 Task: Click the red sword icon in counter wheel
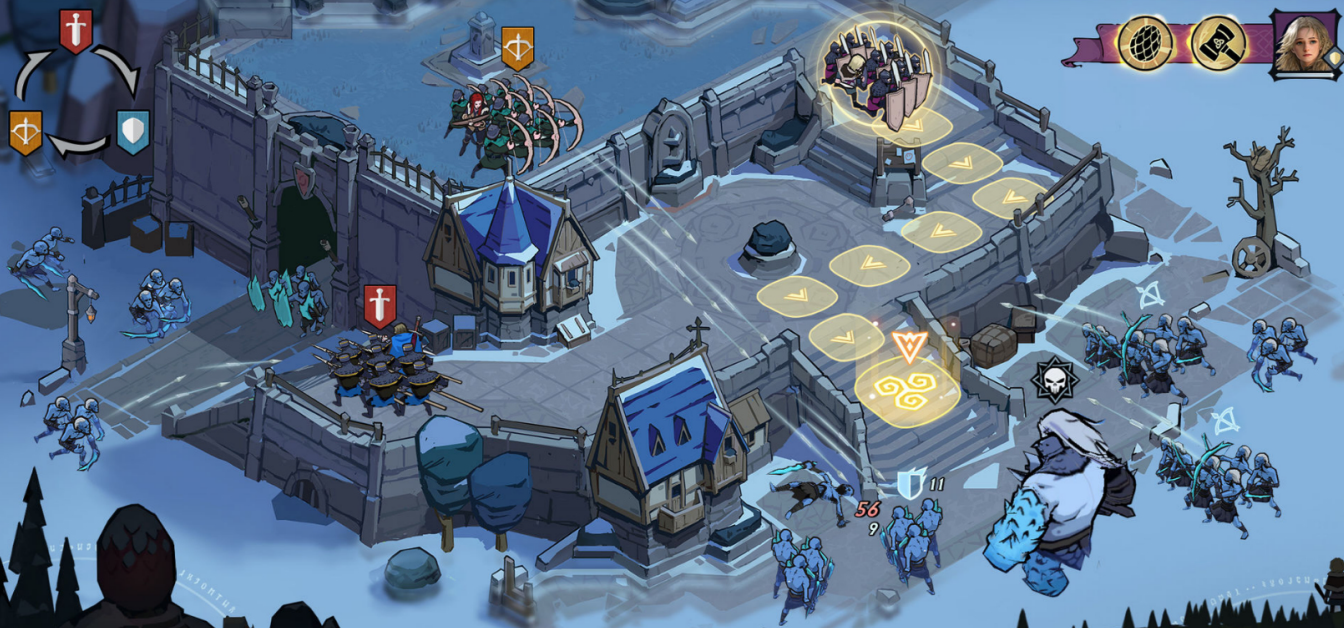pyautogui.click(x=76, y=30)
